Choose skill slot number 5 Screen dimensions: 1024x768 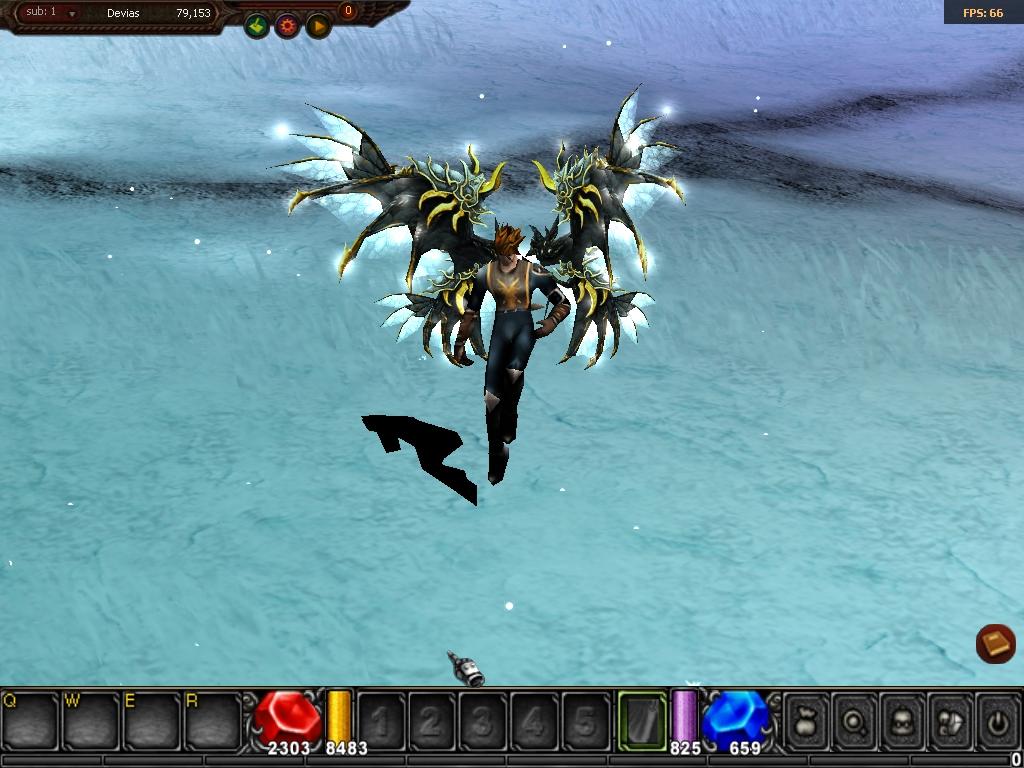click(585, 721)
